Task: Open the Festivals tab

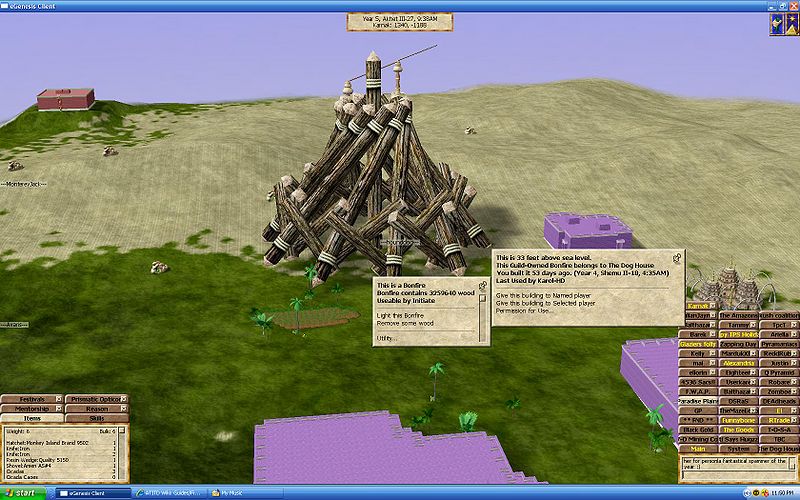Action: (32, 399)
